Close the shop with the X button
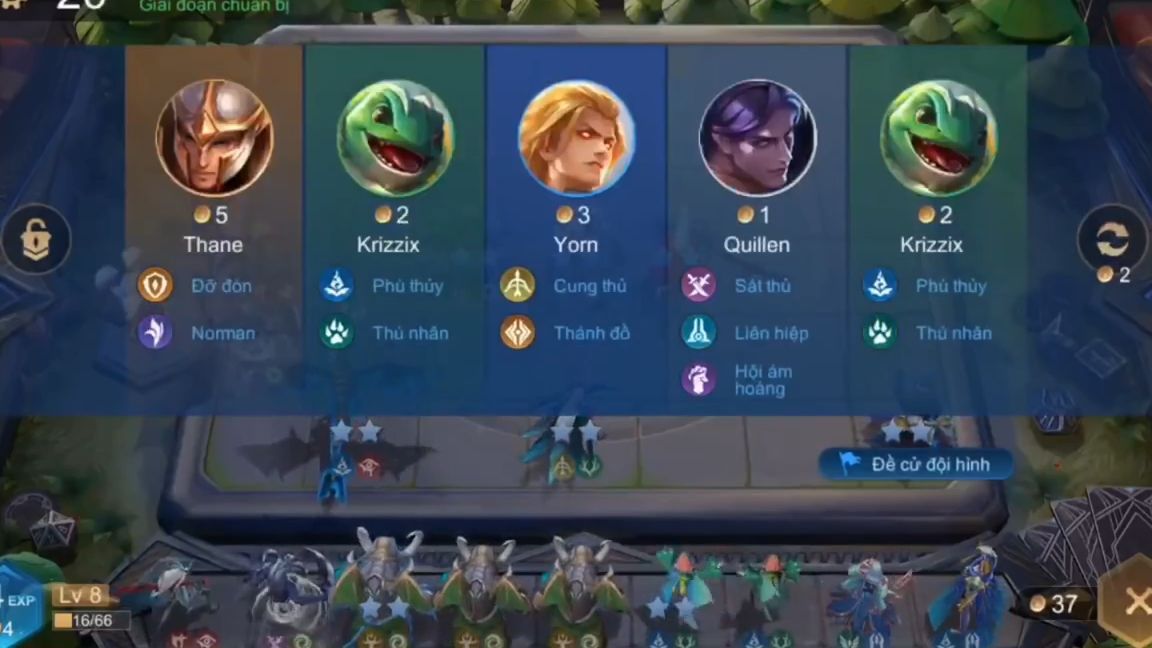Viewport: 1152px width, 648px height. (x=1134, y=602)
